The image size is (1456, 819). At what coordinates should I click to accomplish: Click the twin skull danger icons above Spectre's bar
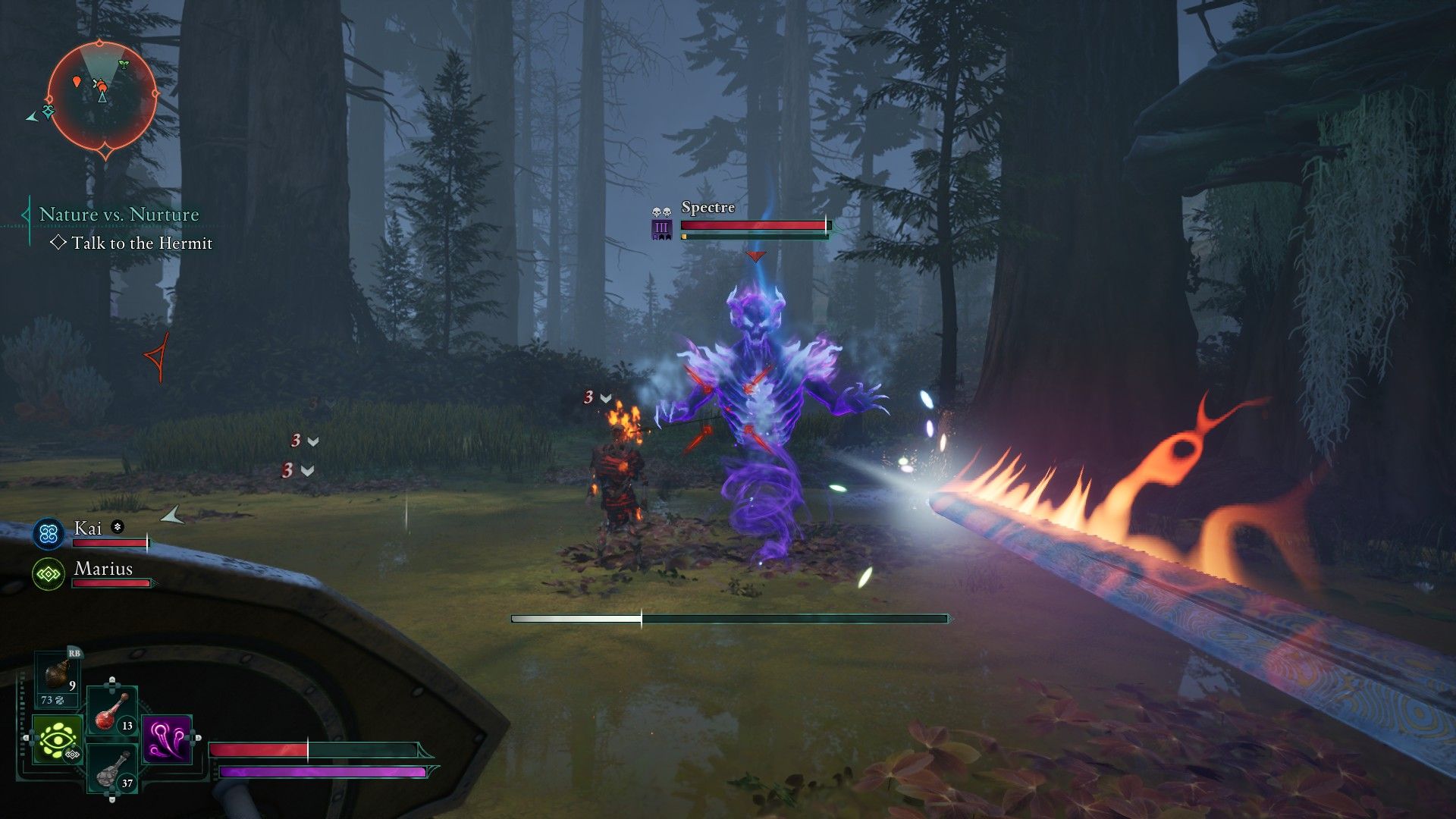click(661, 212)
